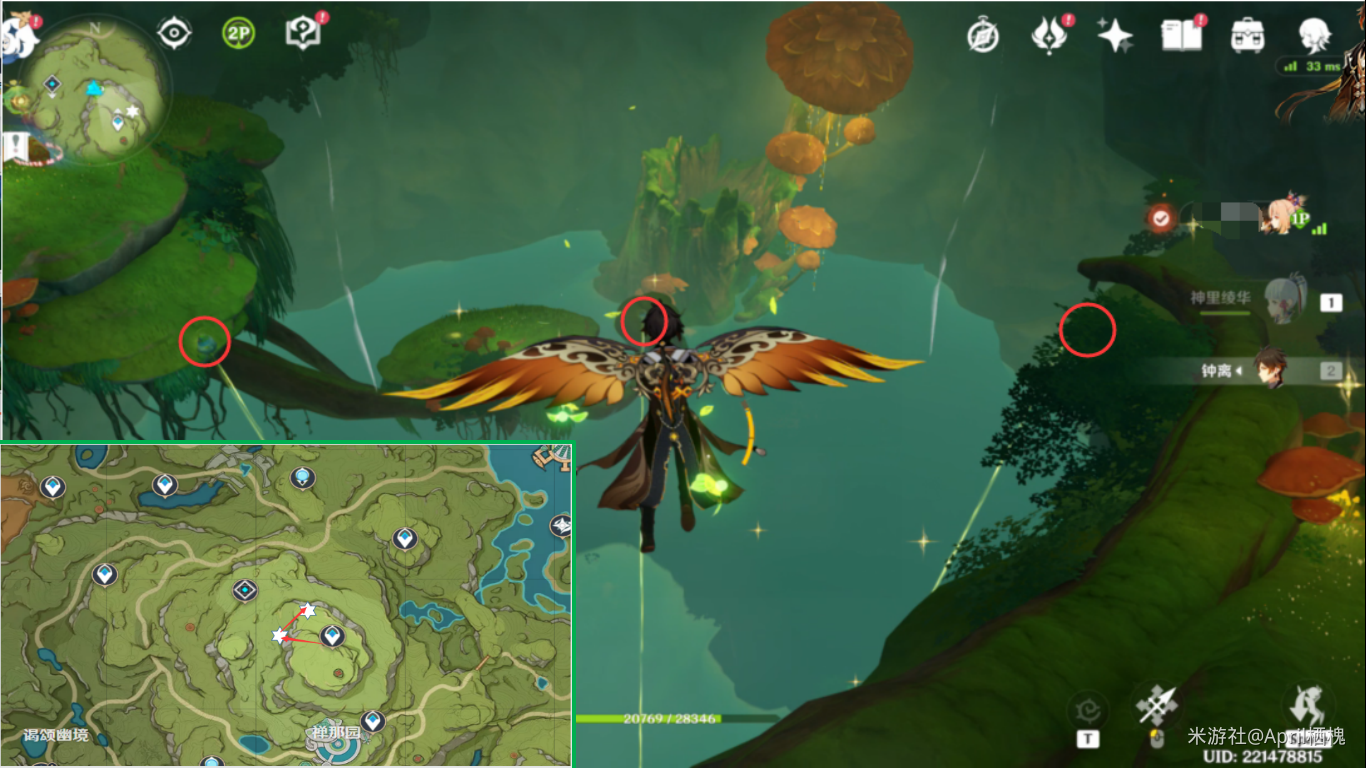Open the Adventurer Handbook book icon
1366x768 pixels.
(x=1181, y=36)
